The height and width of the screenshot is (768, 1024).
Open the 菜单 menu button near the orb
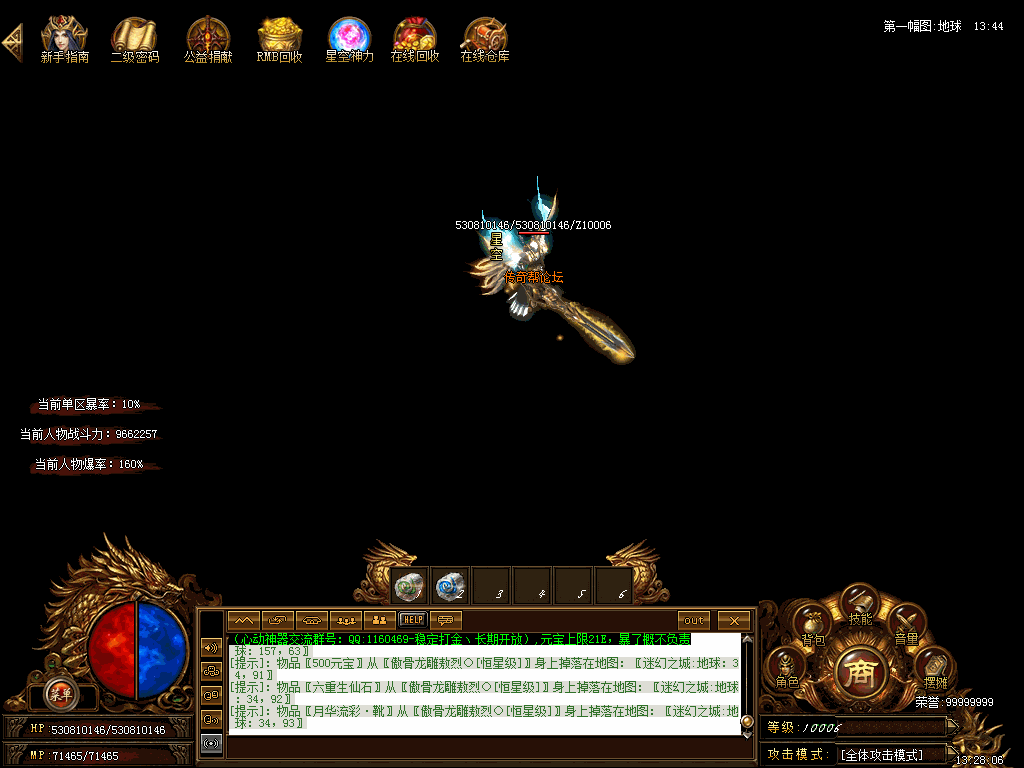[x=60, y=693]
